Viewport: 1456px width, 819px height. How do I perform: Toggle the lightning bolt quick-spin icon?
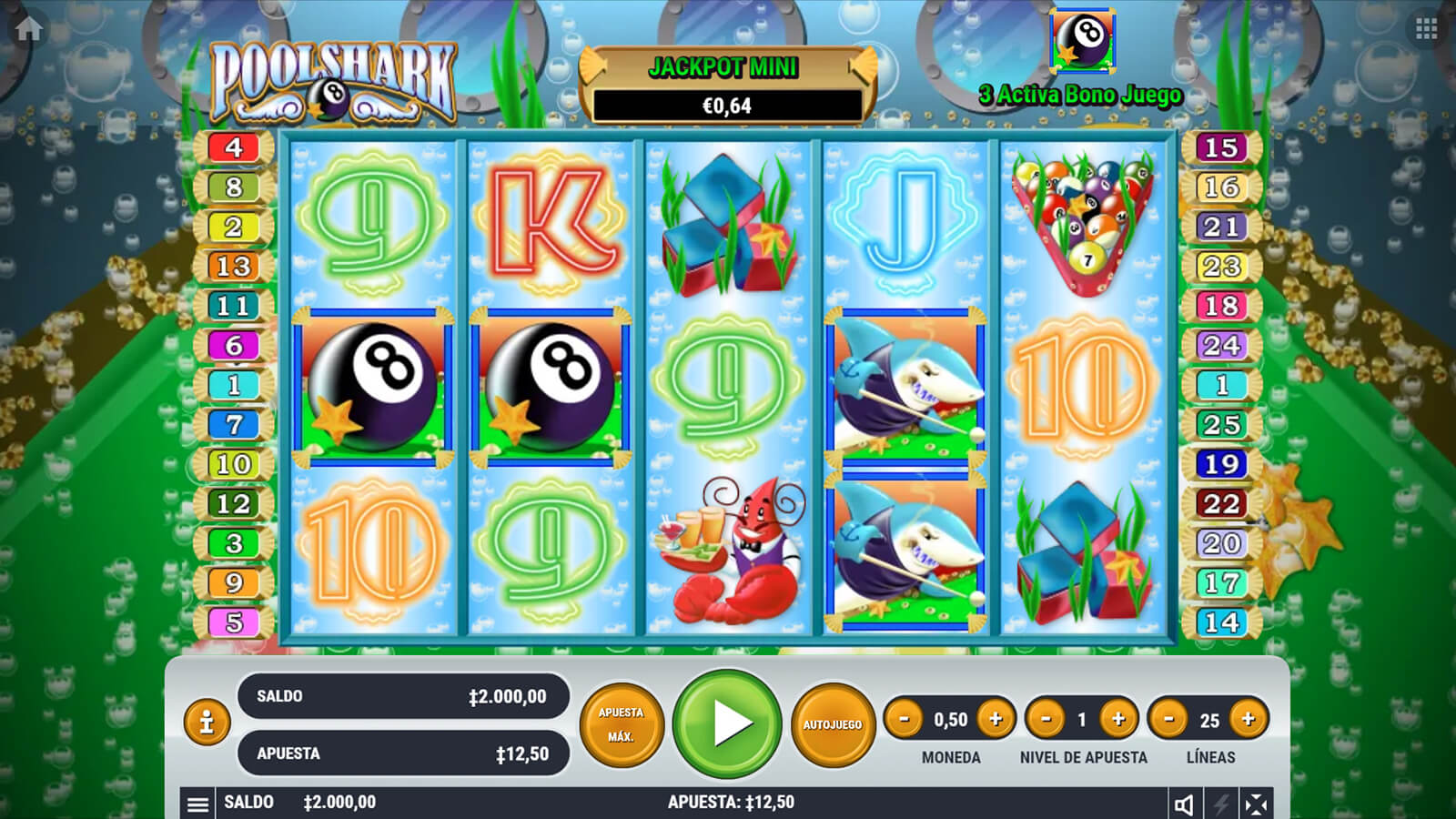[1220, 804]
